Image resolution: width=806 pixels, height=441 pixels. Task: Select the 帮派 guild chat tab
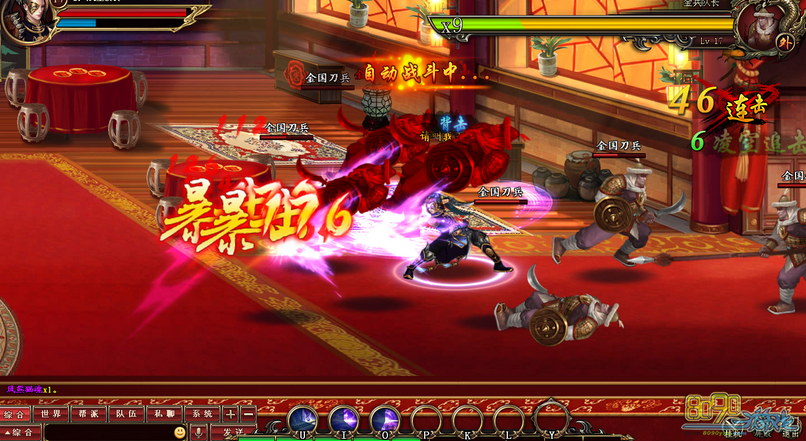tap(88, 413)
